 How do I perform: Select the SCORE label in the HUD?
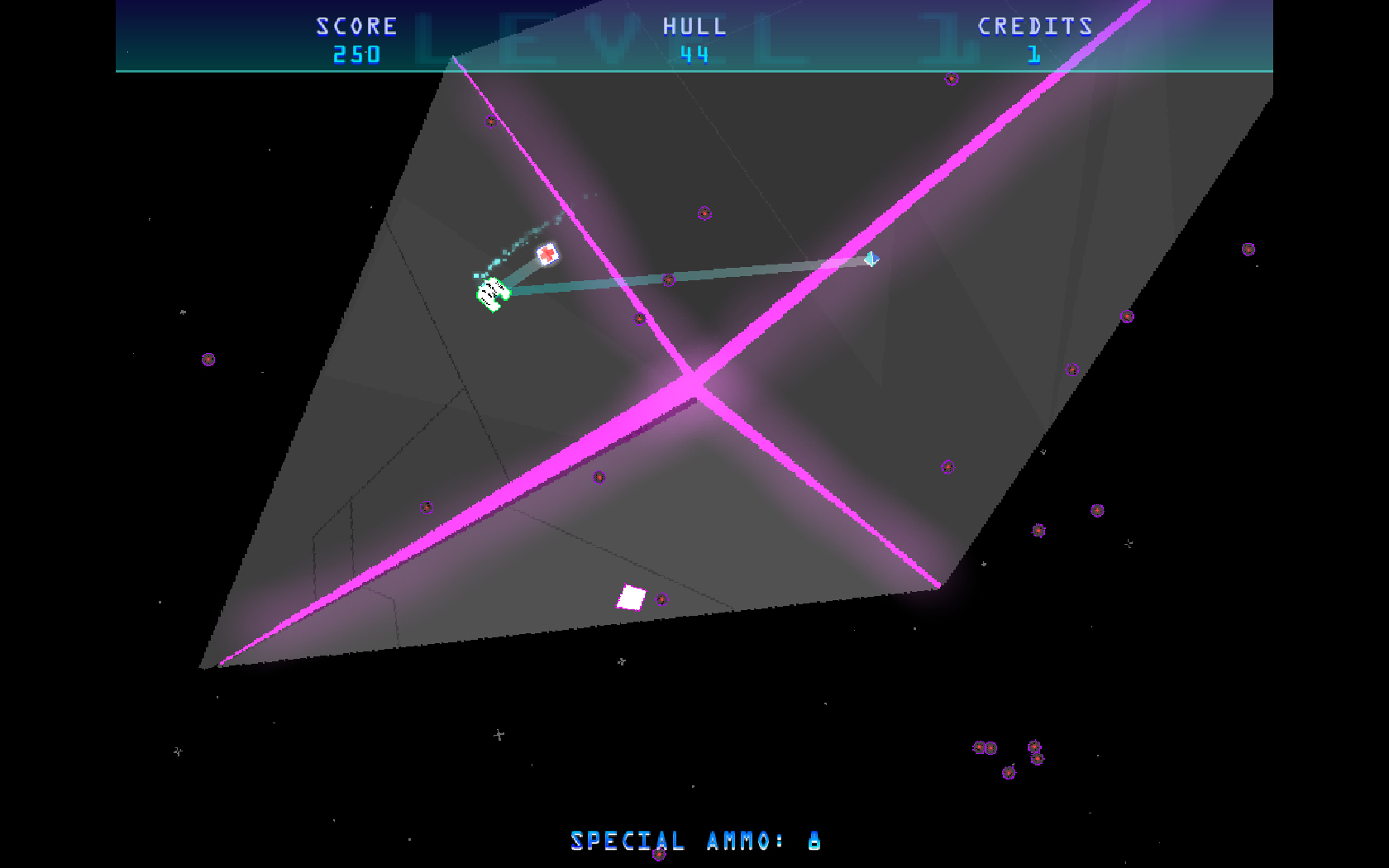(355, 26)
